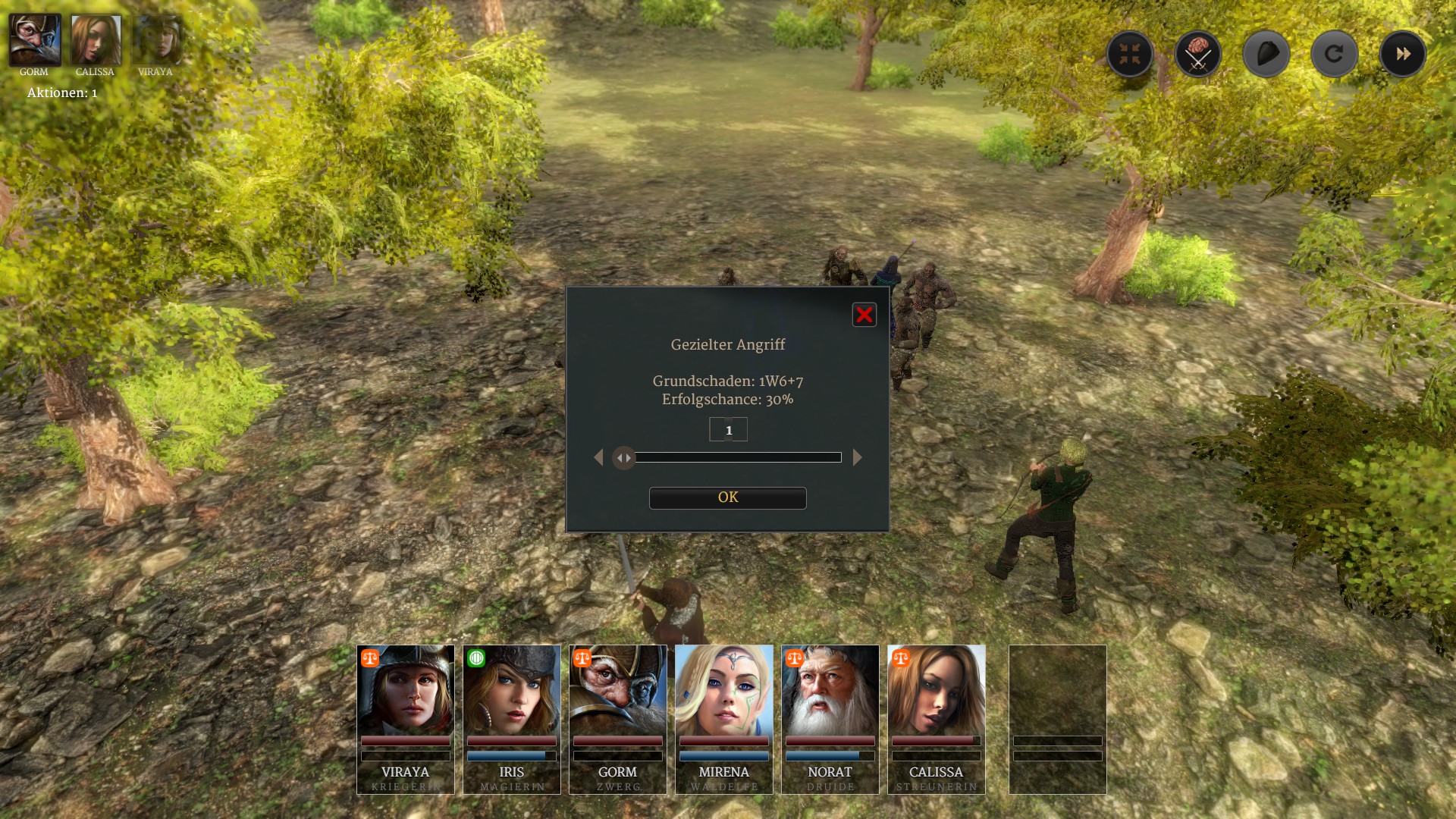
Task: Open the crossed swords combat button
Action: pos(1198,54)
